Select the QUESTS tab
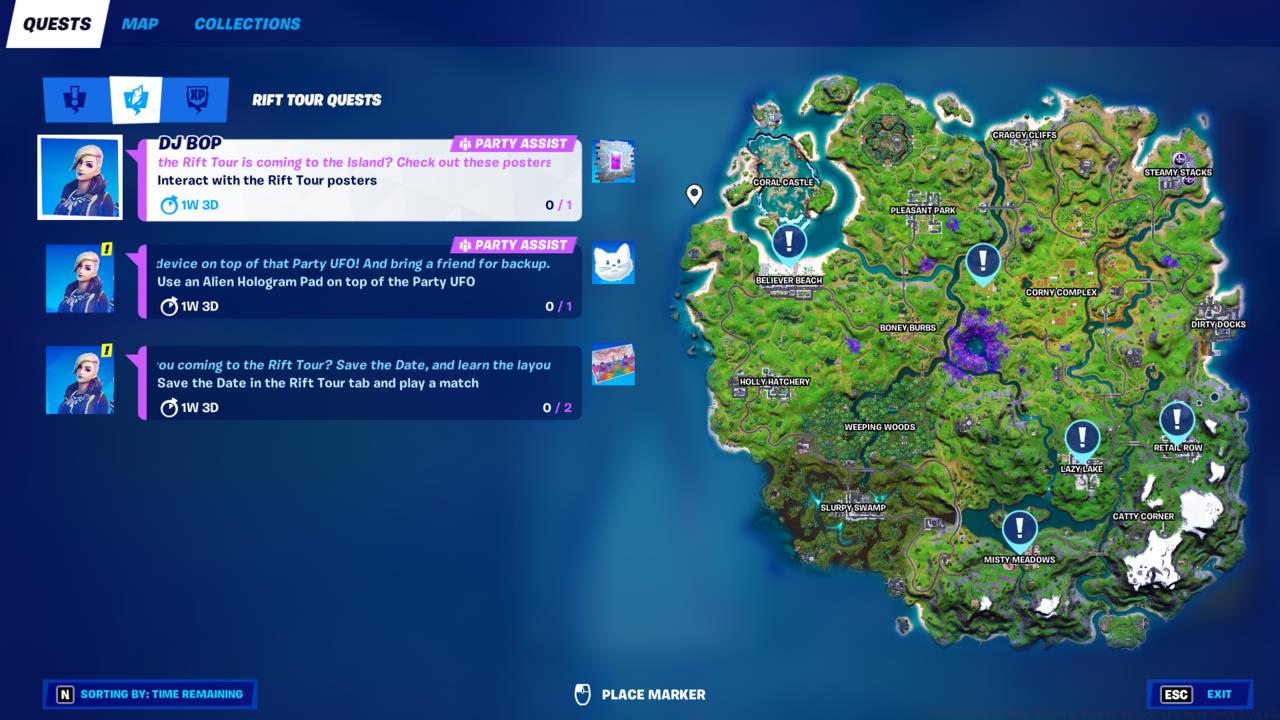Image resolution: width=1280 pixels, height=720 pixels. point(56,22)
